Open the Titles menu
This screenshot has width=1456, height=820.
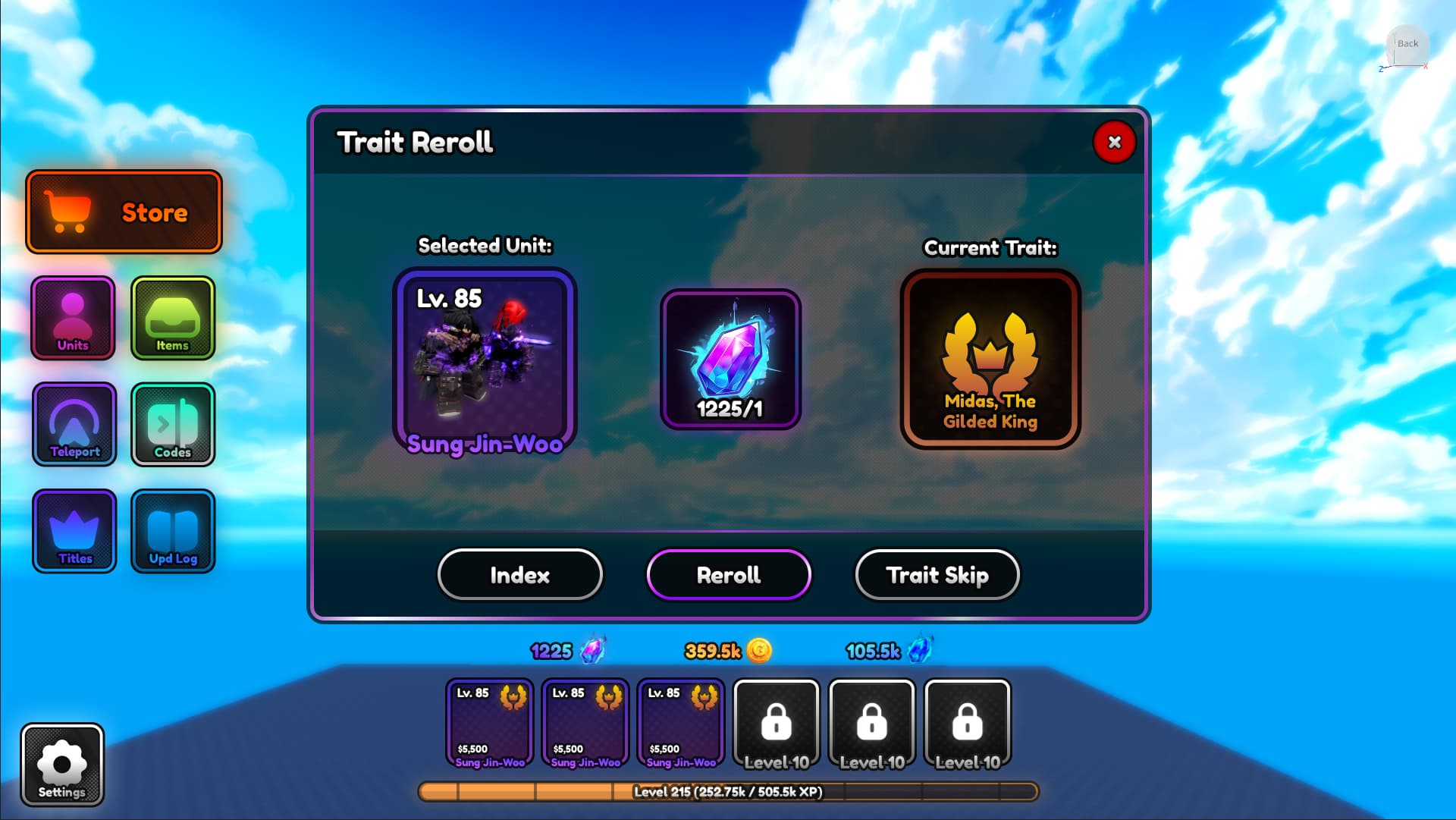click(74, 531)
